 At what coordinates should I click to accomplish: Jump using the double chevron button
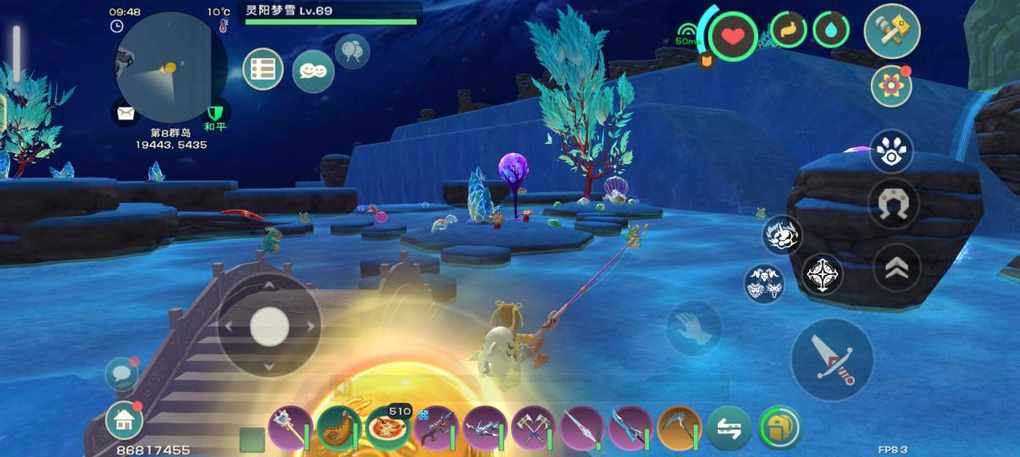point(896,266)
